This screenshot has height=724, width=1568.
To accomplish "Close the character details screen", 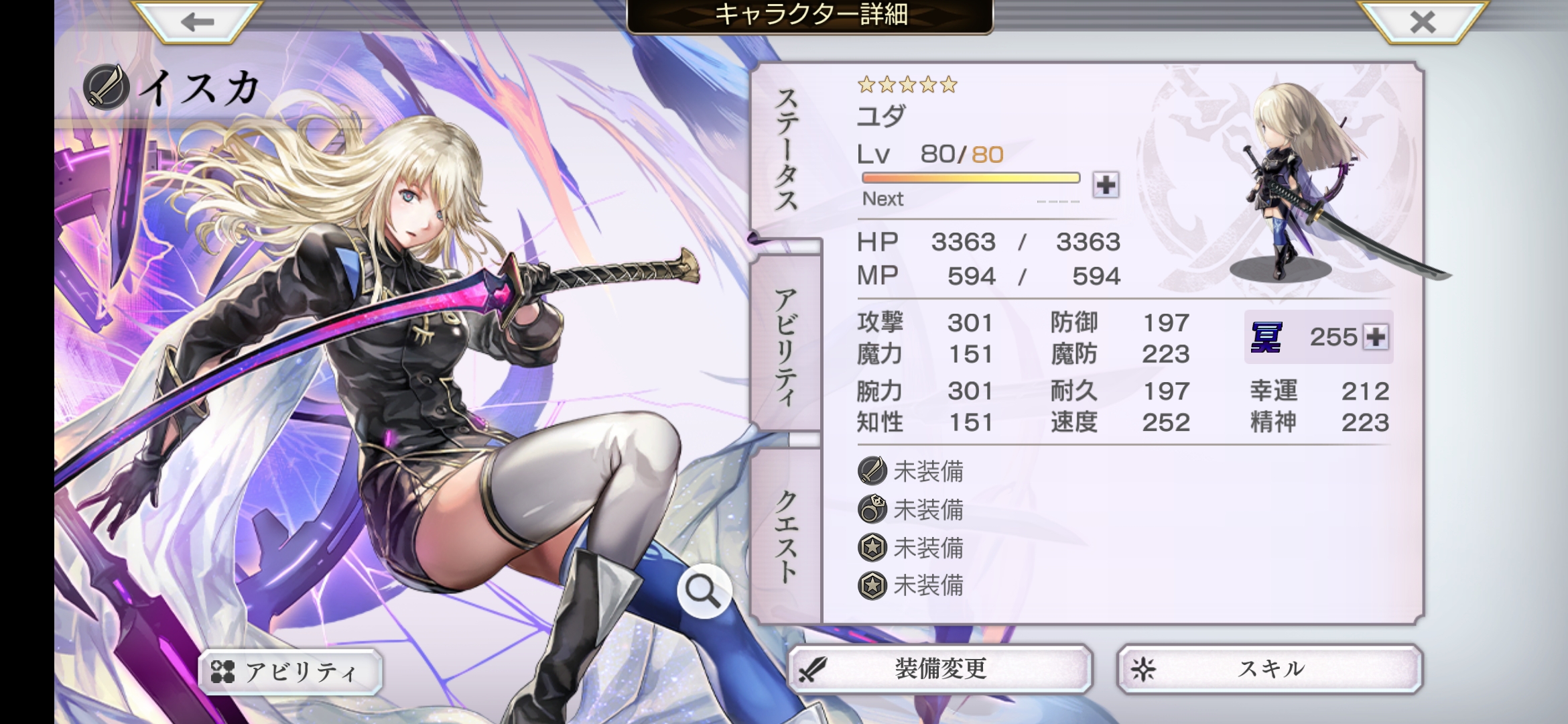I will 1422,22.
